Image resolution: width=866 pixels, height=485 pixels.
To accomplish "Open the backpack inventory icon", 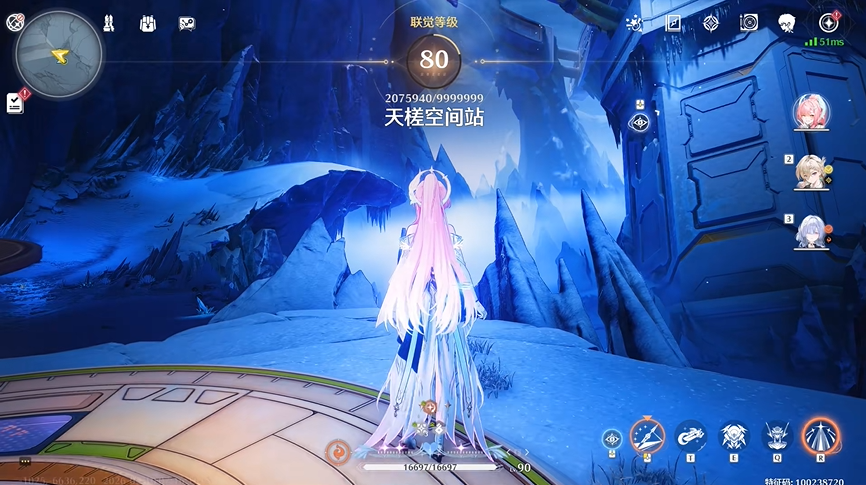I will pos(148,23).
